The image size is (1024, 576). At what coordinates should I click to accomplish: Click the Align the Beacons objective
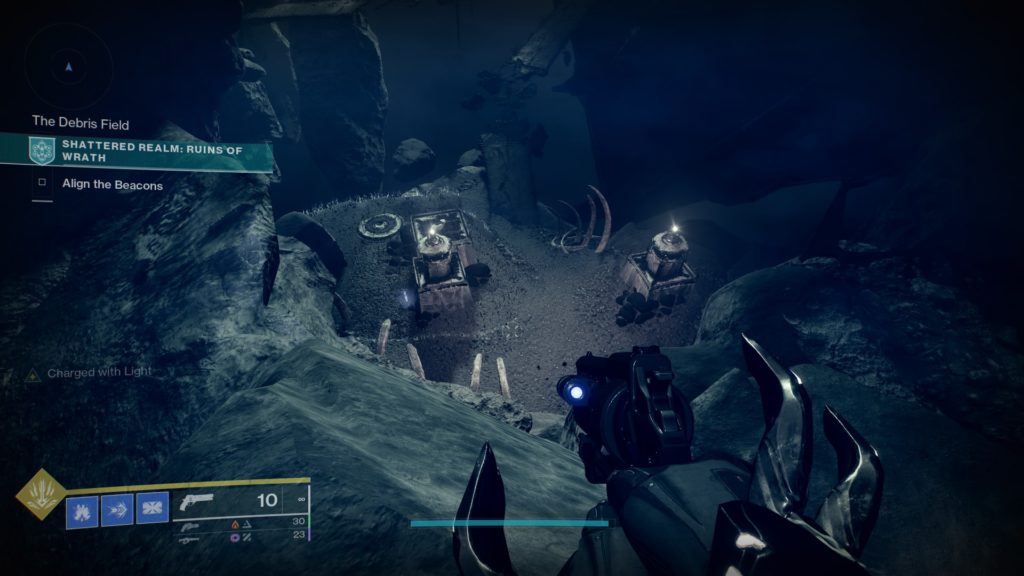pyautogui.click(x=112, y=184)
